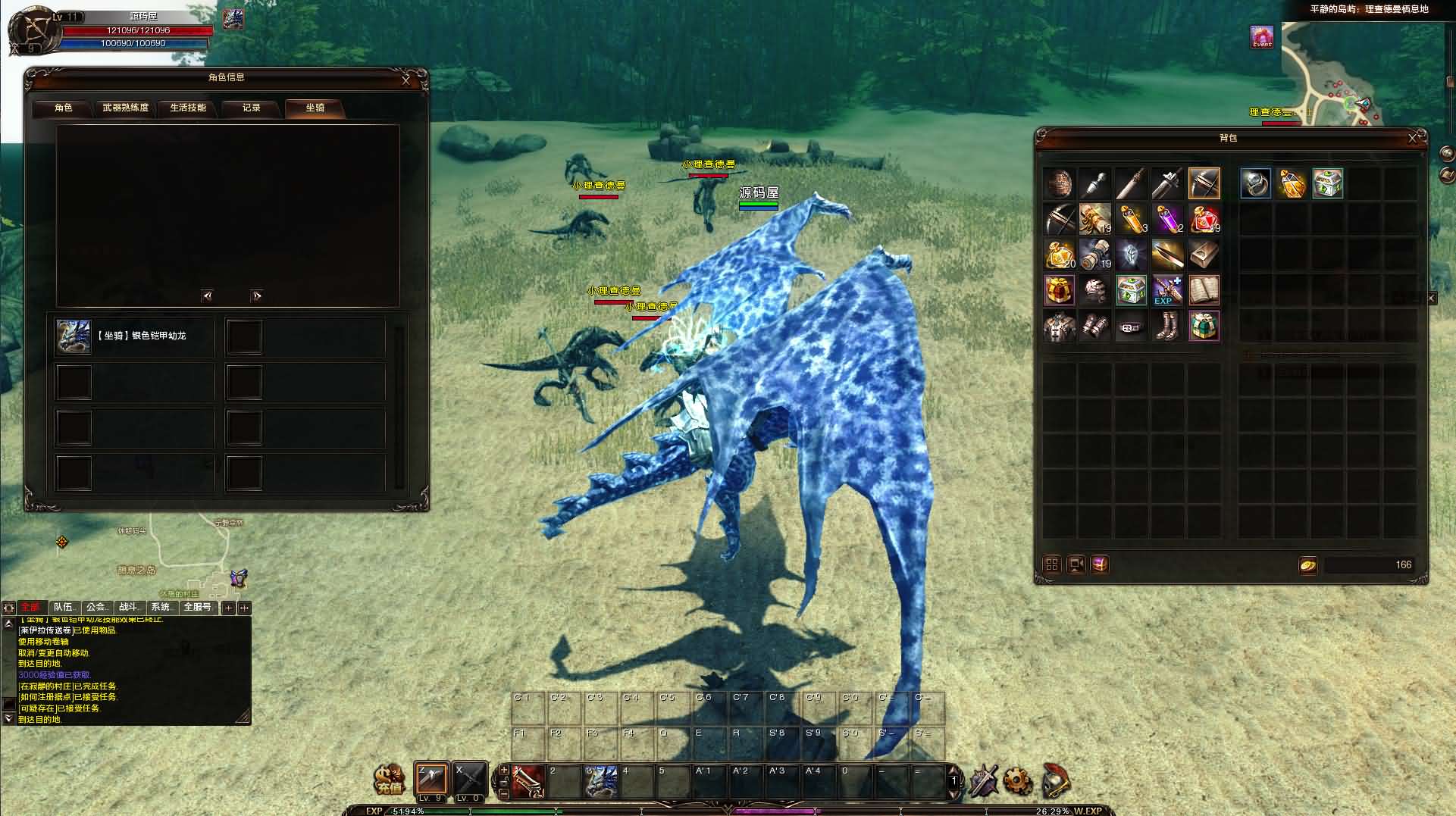Switch to the 武器熟练度 tab
Screen dimensions: 1456x816
pyautogui.click(x=126, y=108)
